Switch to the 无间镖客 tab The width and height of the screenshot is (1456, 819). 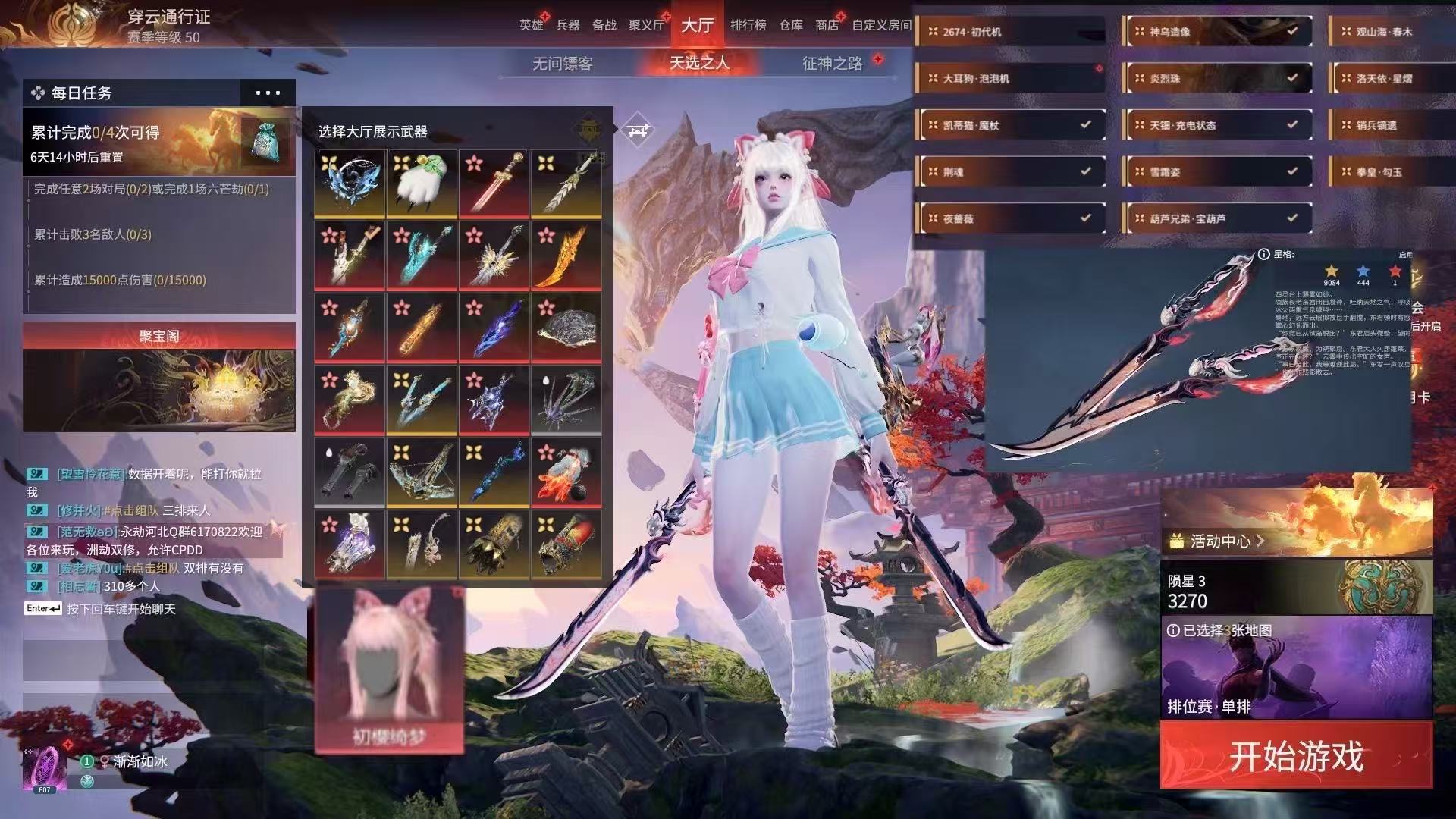click(x=562, y=64)
